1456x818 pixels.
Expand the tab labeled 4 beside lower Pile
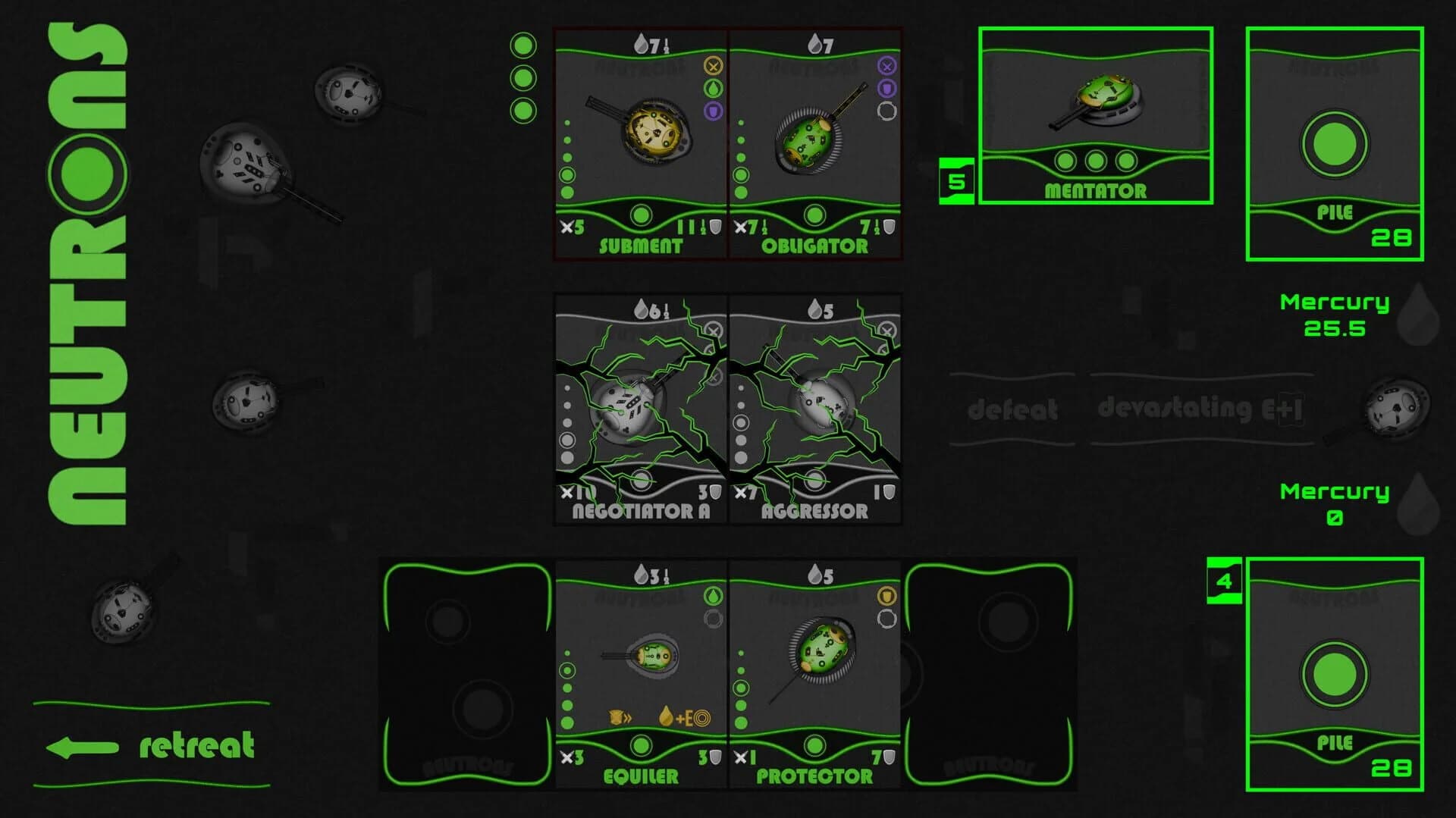1224,581
